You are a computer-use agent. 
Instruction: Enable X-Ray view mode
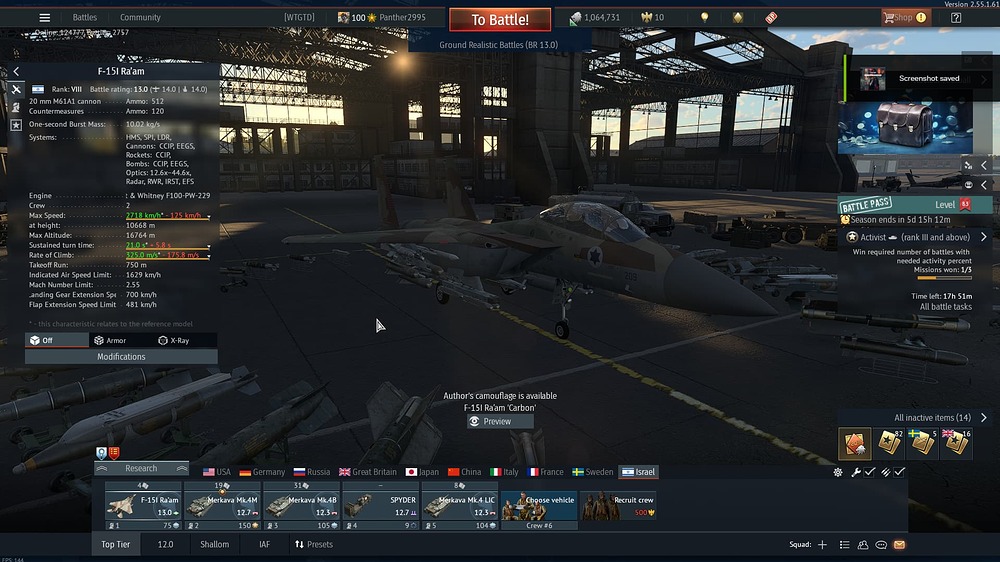173,341
